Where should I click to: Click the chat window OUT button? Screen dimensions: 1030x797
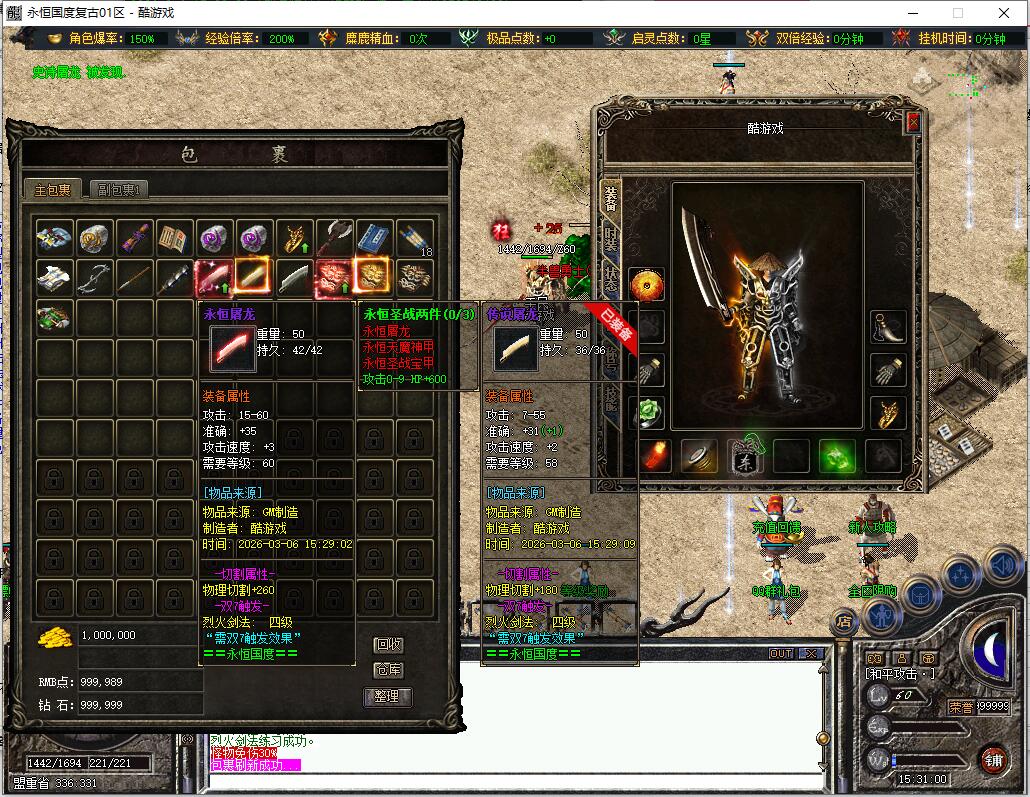pyautogui.click(x=781, y=653)
